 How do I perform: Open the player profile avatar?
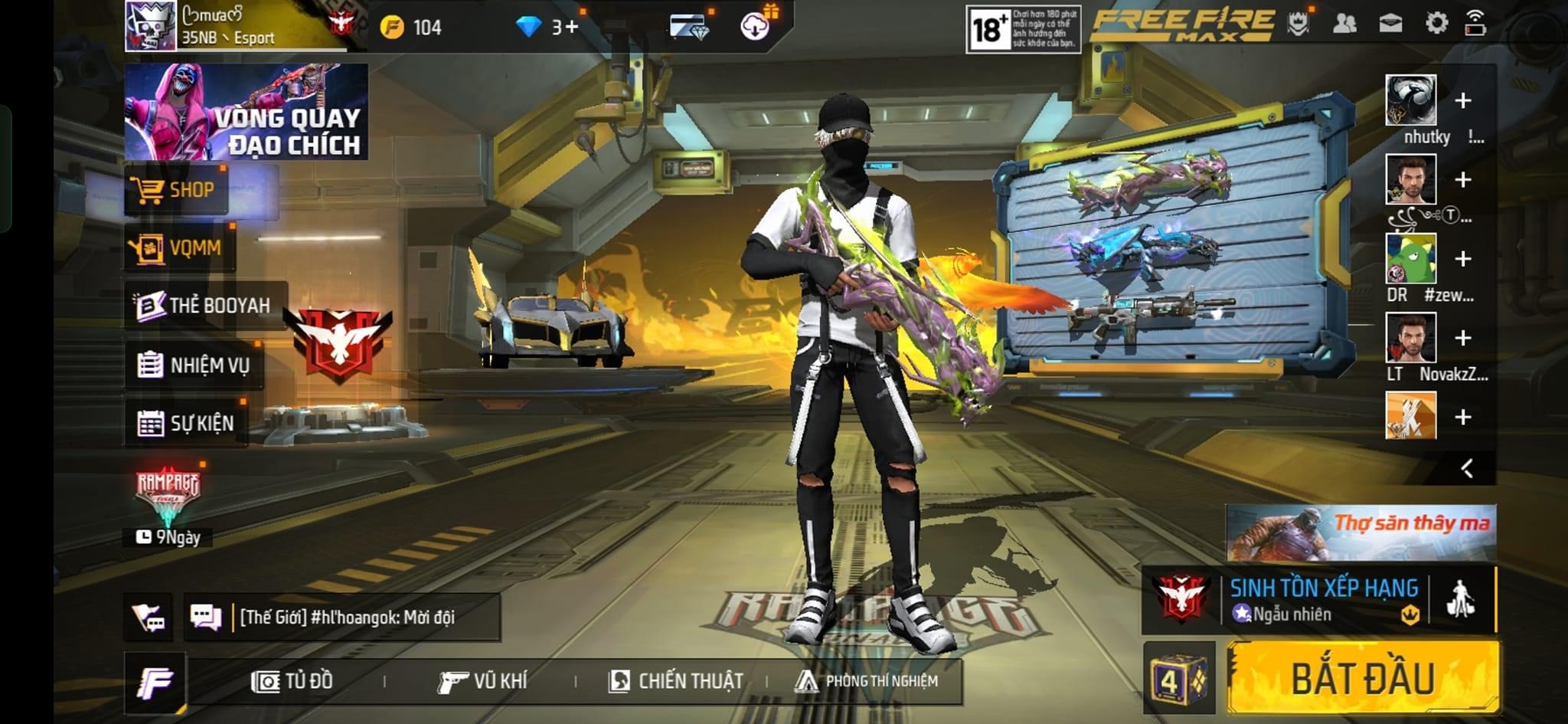click(x=151, y=26)
